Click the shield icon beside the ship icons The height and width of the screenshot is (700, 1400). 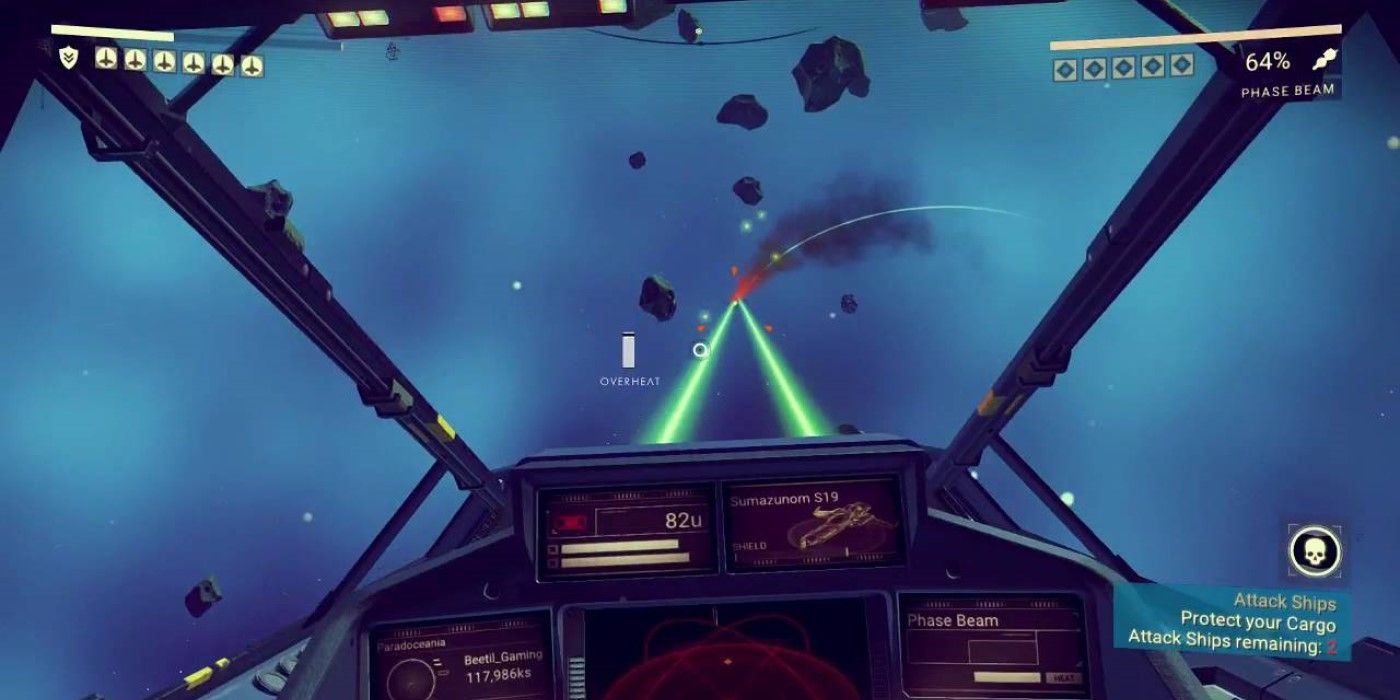[x=68, y=59]
